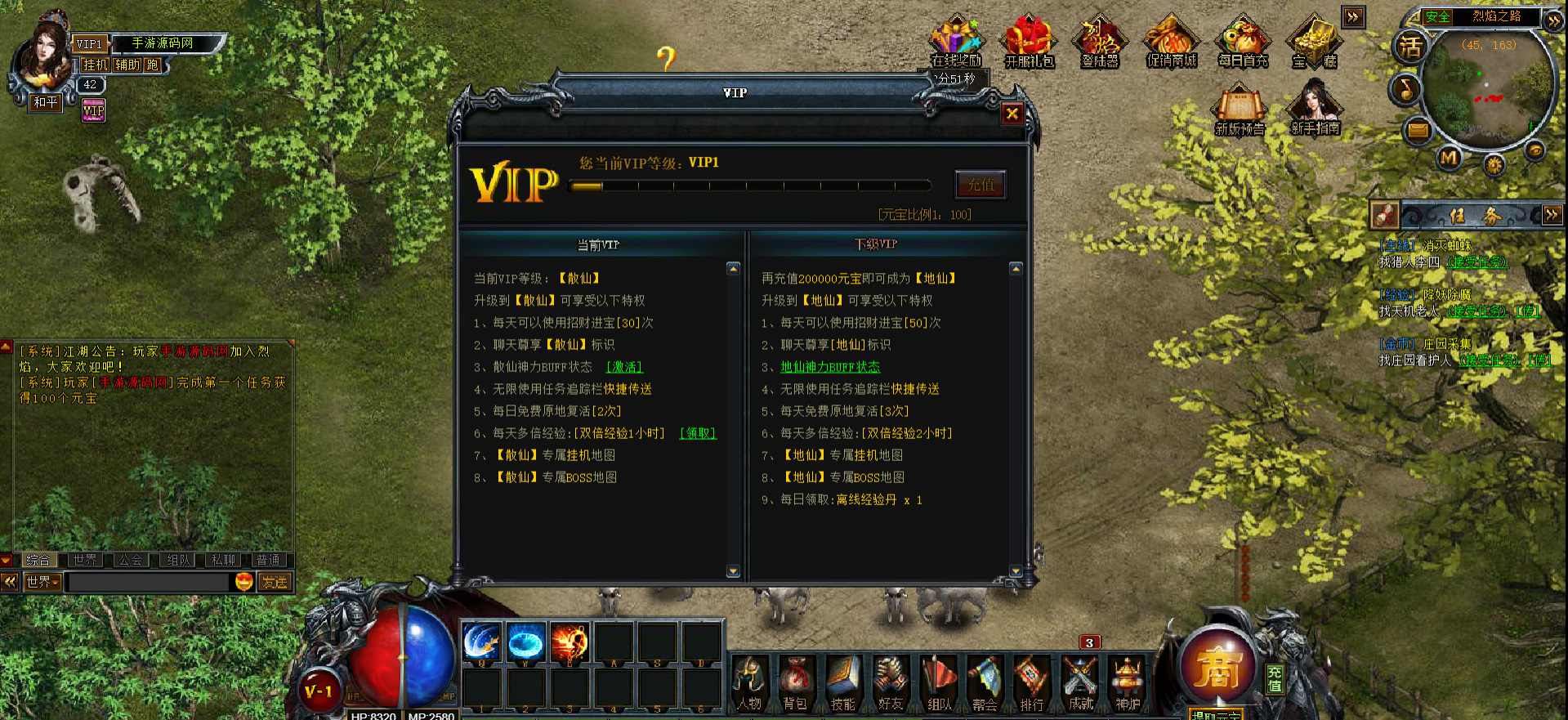Viewport: 1568px width, 720px height.
Task: Toggle the 挂机 auto-battle button
Action: pyautogui.click(x=96, y=65)
